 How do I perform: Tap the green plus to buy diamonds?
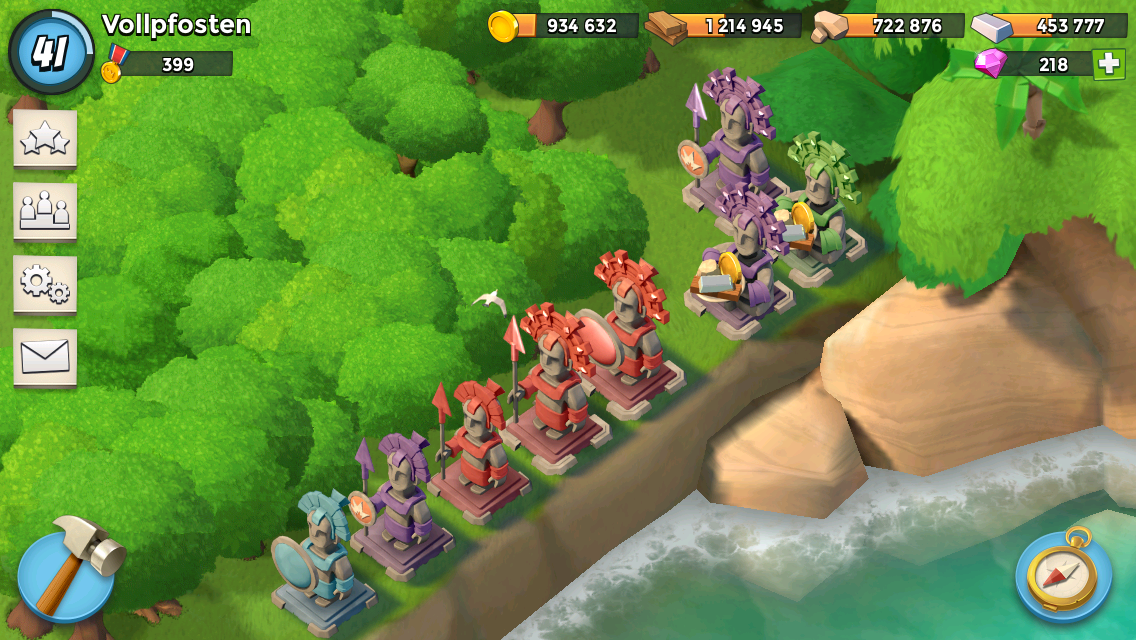click(x=1108, y=64)
